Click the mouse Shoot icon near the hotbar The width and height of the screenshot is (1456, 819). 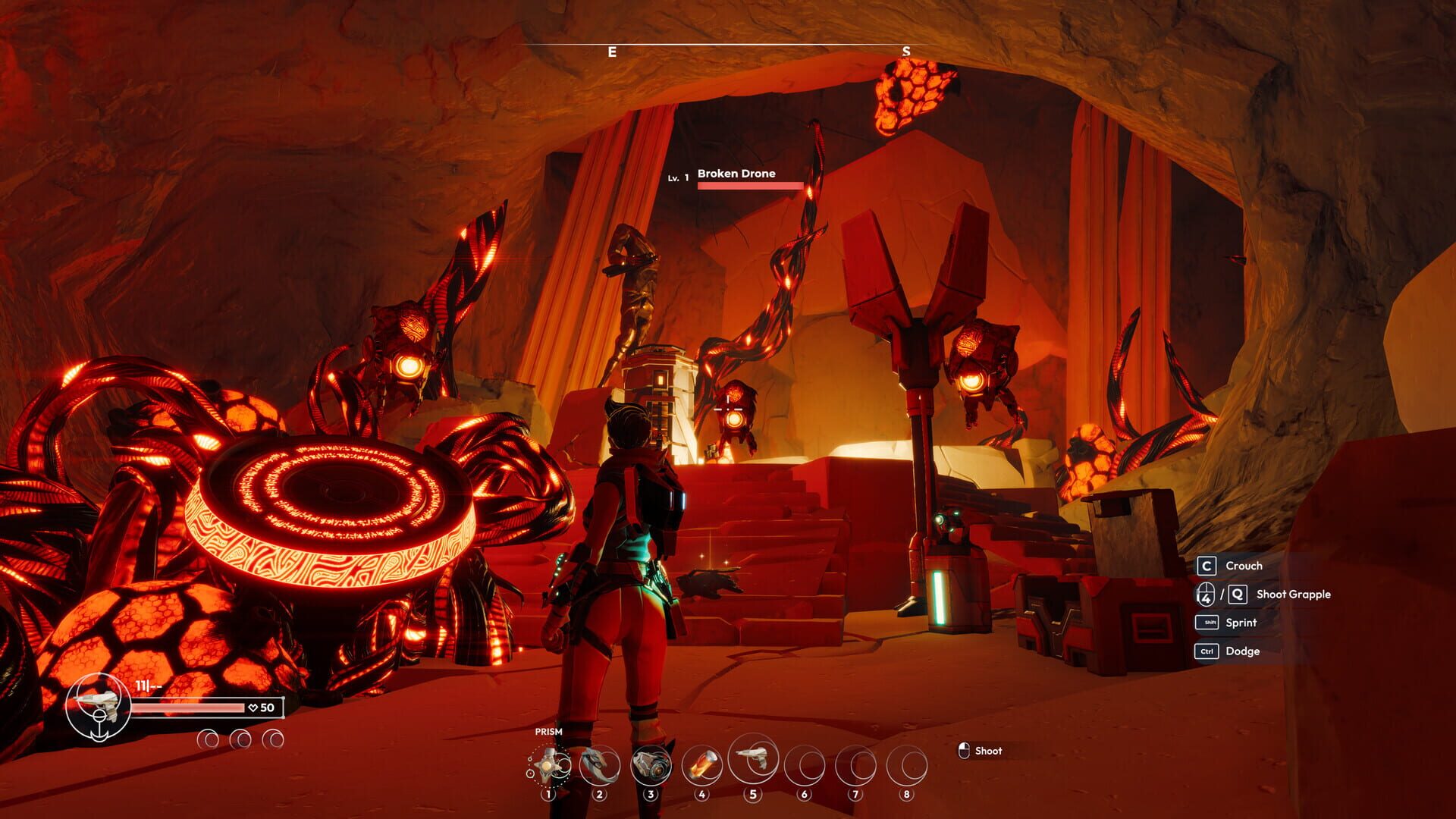(x=965, y=751)
